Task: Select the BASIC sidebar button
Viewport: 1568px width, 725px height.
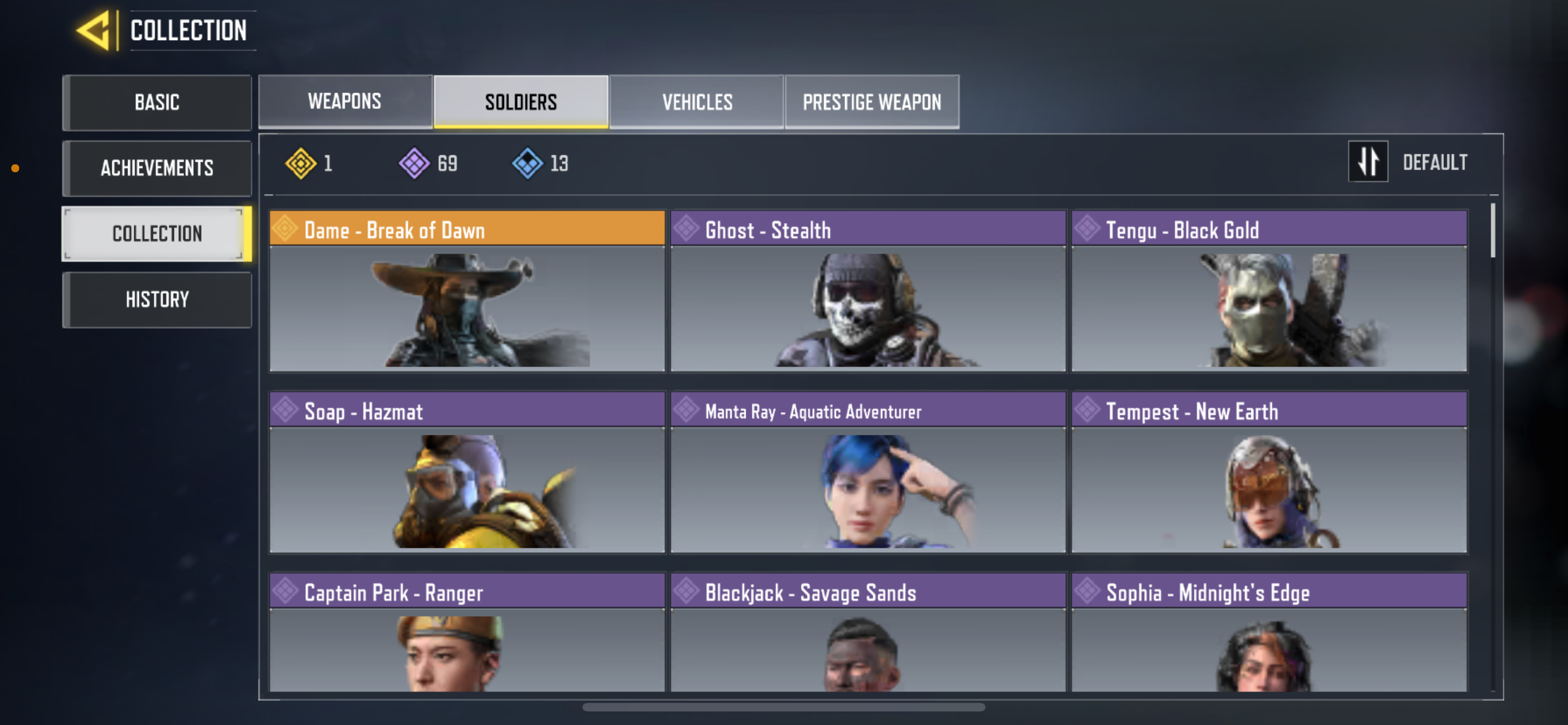Action: point(156,102)
